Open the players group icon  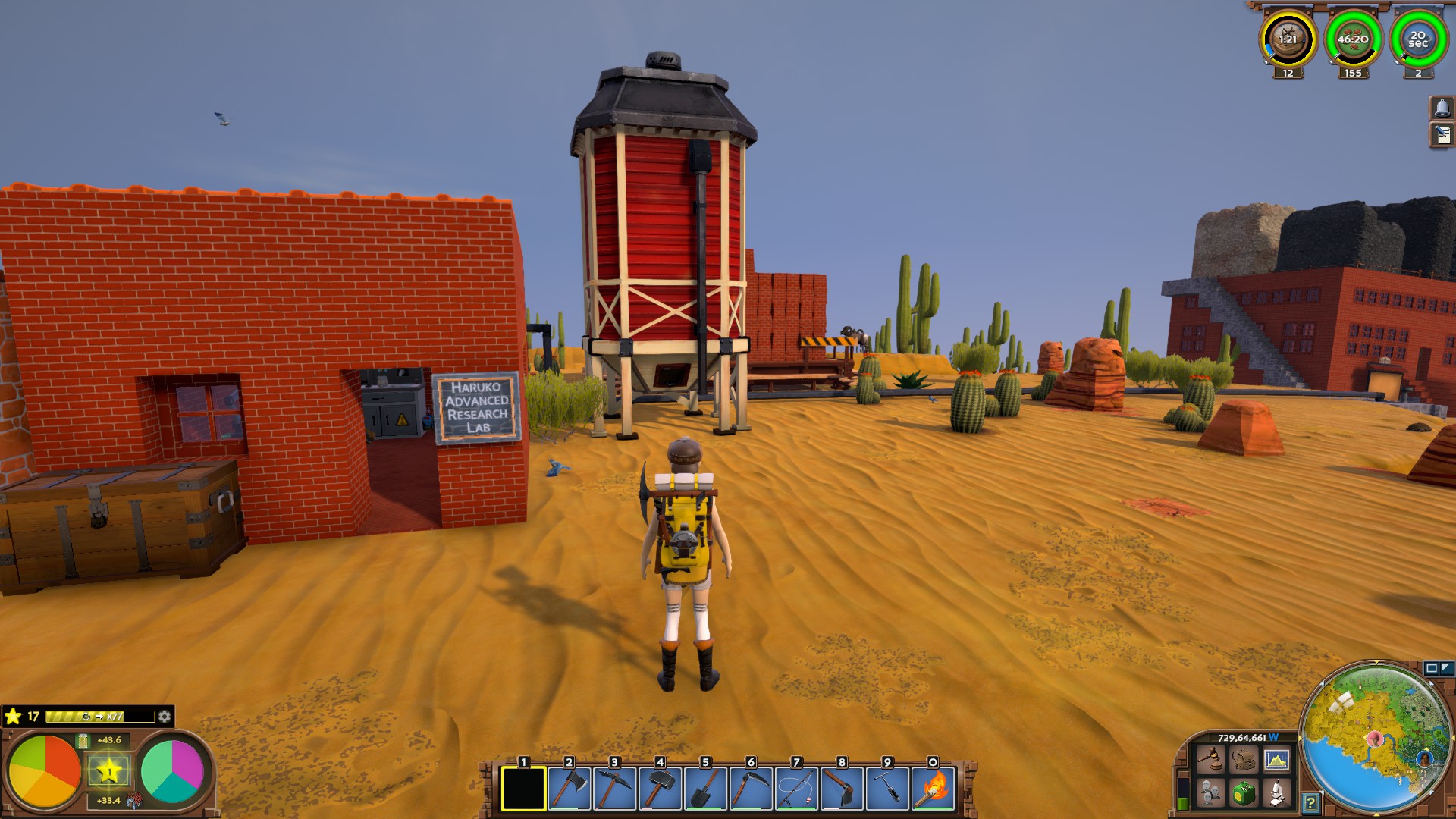point(1210,793)
